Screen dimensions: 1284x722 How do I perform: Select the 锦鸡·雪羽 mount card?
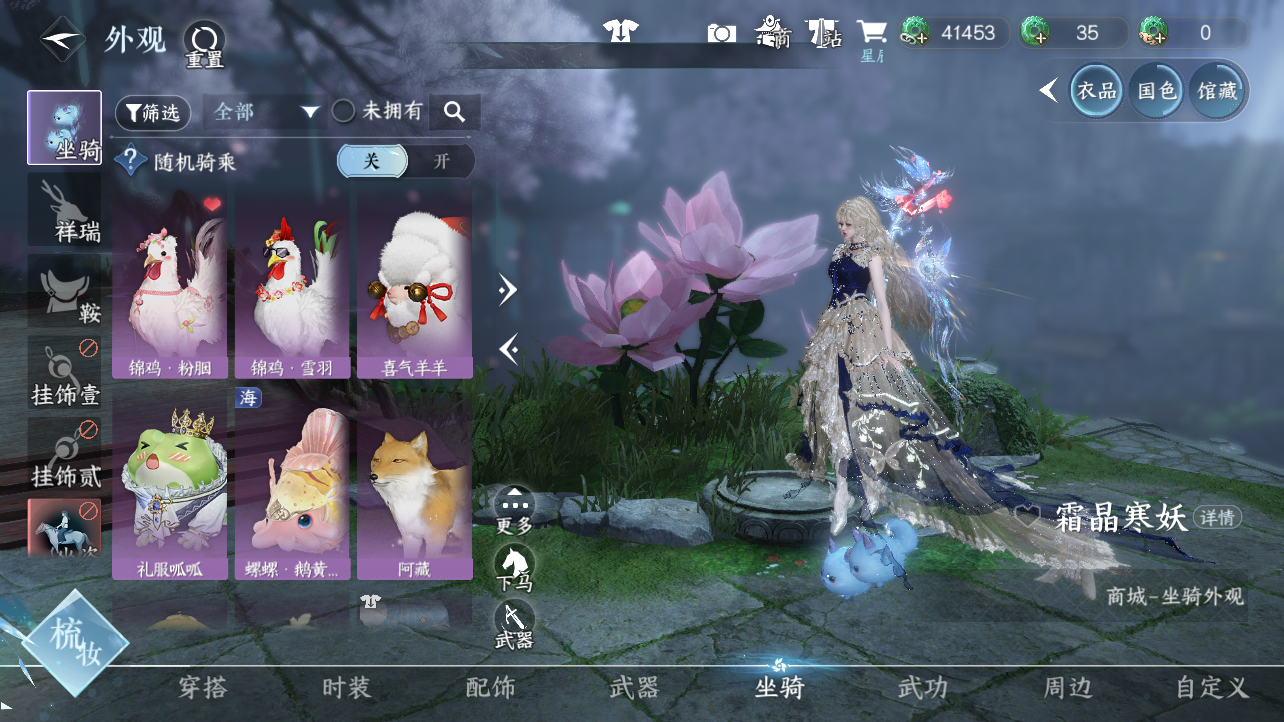click(x=292, y=287)
